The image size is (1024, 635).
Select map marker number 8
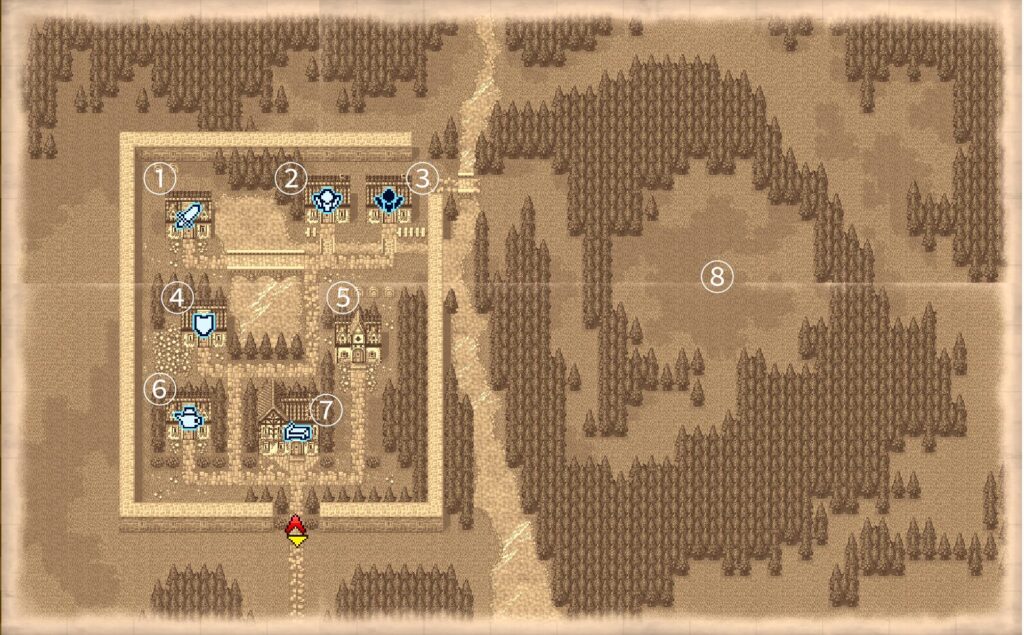[716, 275]
